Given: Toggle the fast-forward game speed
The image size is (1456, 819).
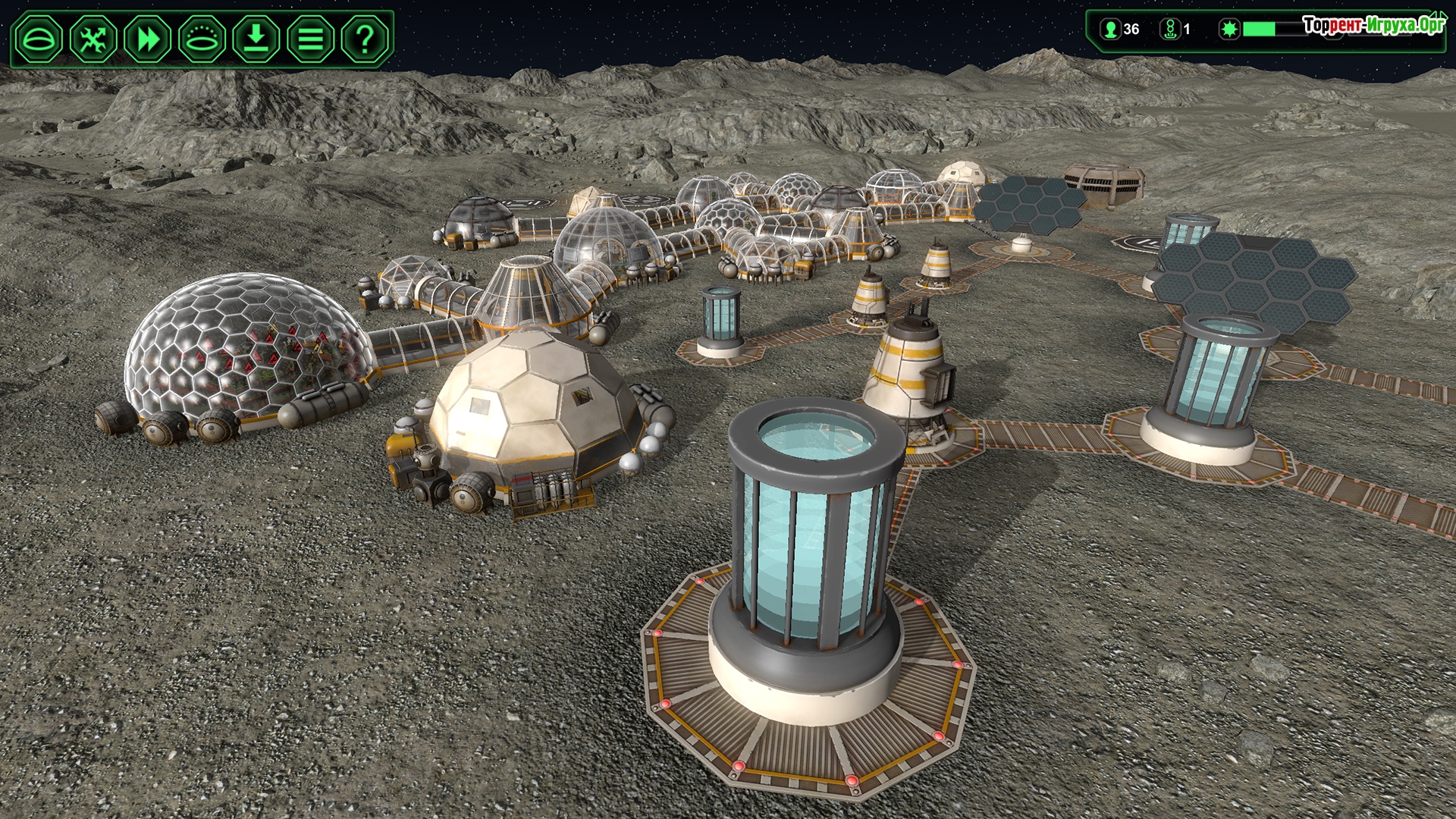Looking at the screenshot, I should pos(148,38).
